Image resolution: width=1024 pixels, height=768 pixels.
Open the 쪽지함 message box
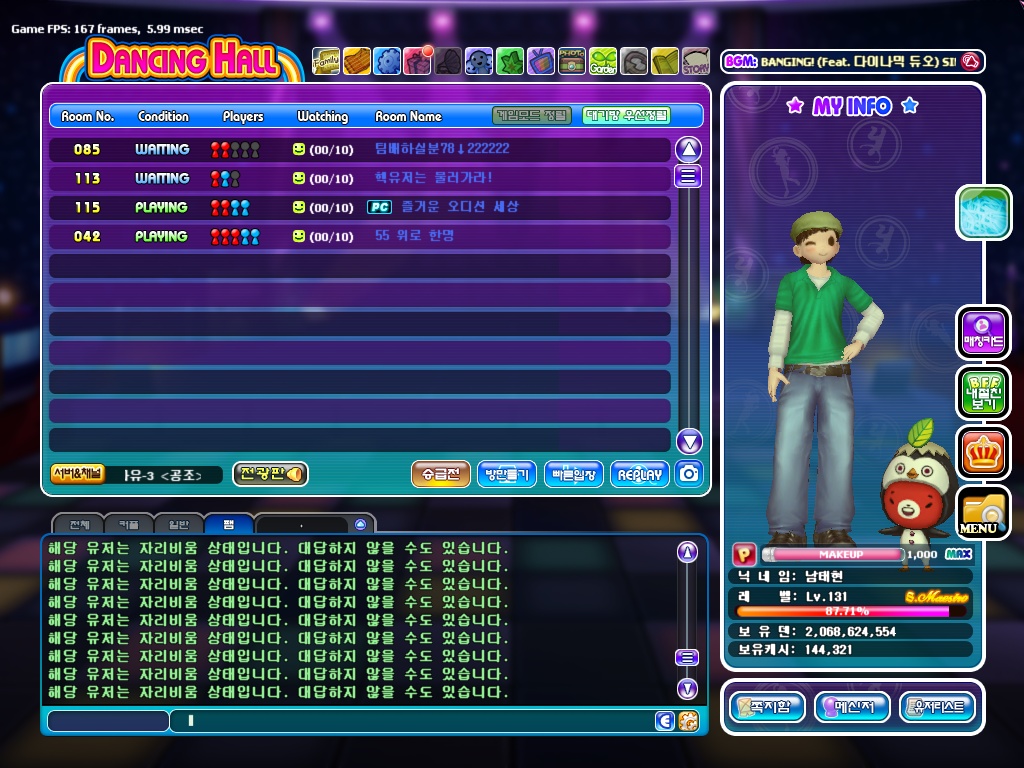tap(767, 707)
